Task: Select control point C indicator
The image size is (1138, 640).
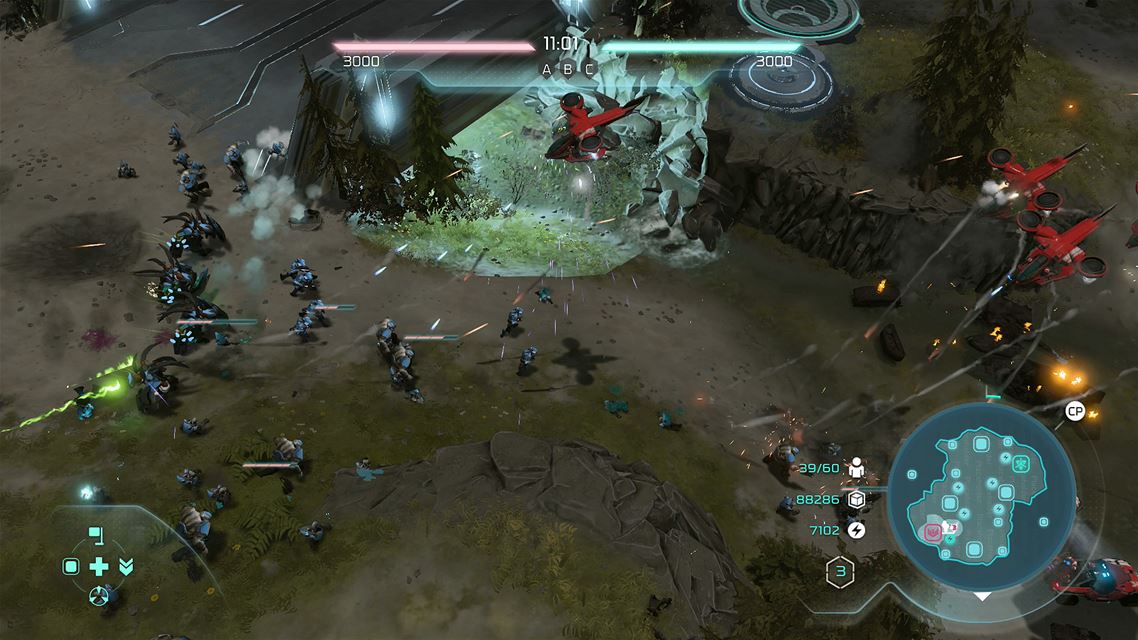Action: [x=590, y=69]
